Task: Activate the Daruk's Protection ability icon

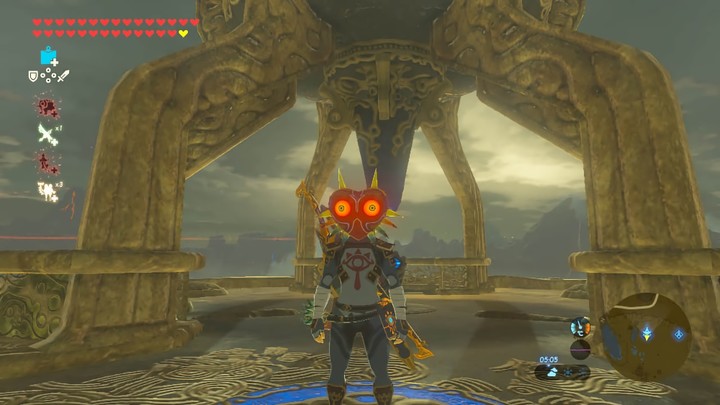Action: coord(46,105)
